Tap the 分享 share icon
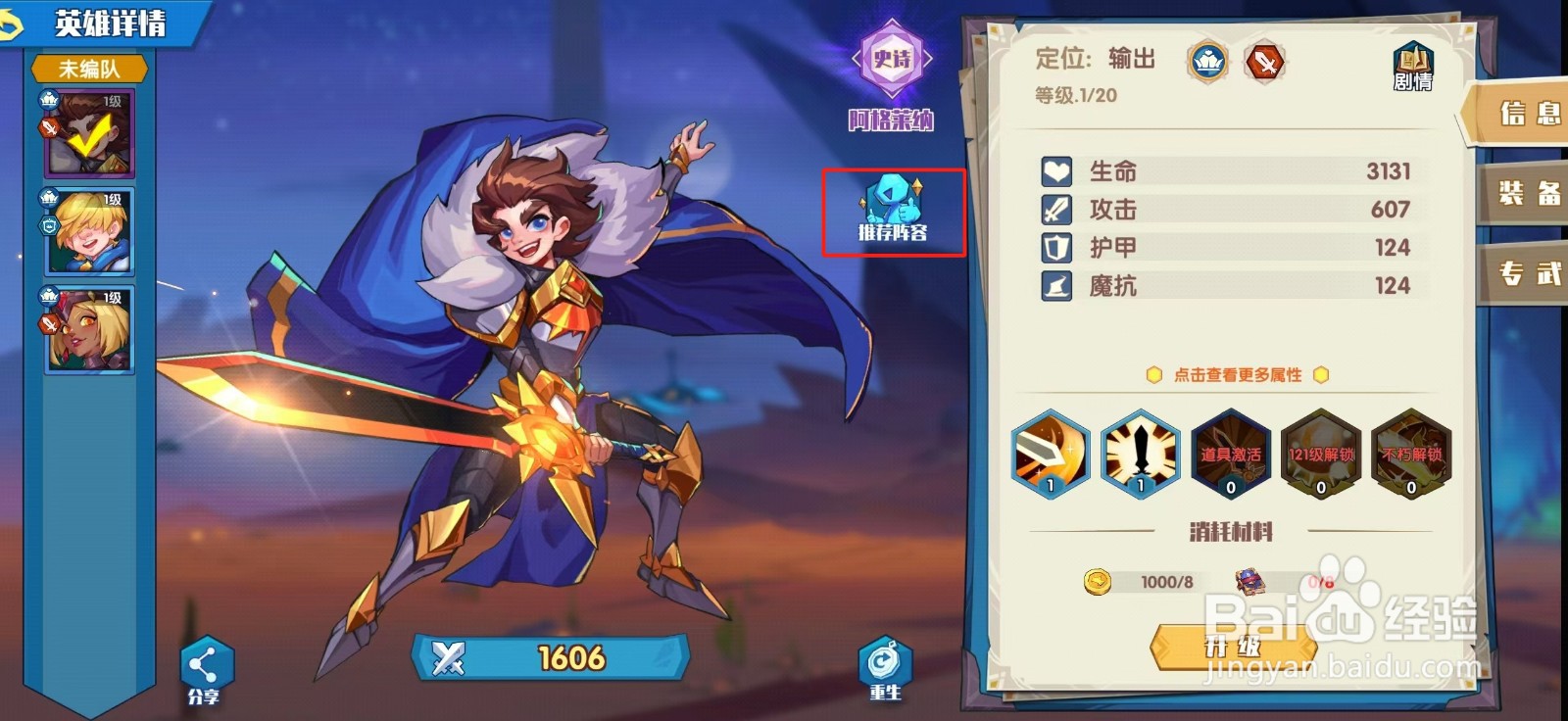1568x721 pixels. click(x=205, y=664)
